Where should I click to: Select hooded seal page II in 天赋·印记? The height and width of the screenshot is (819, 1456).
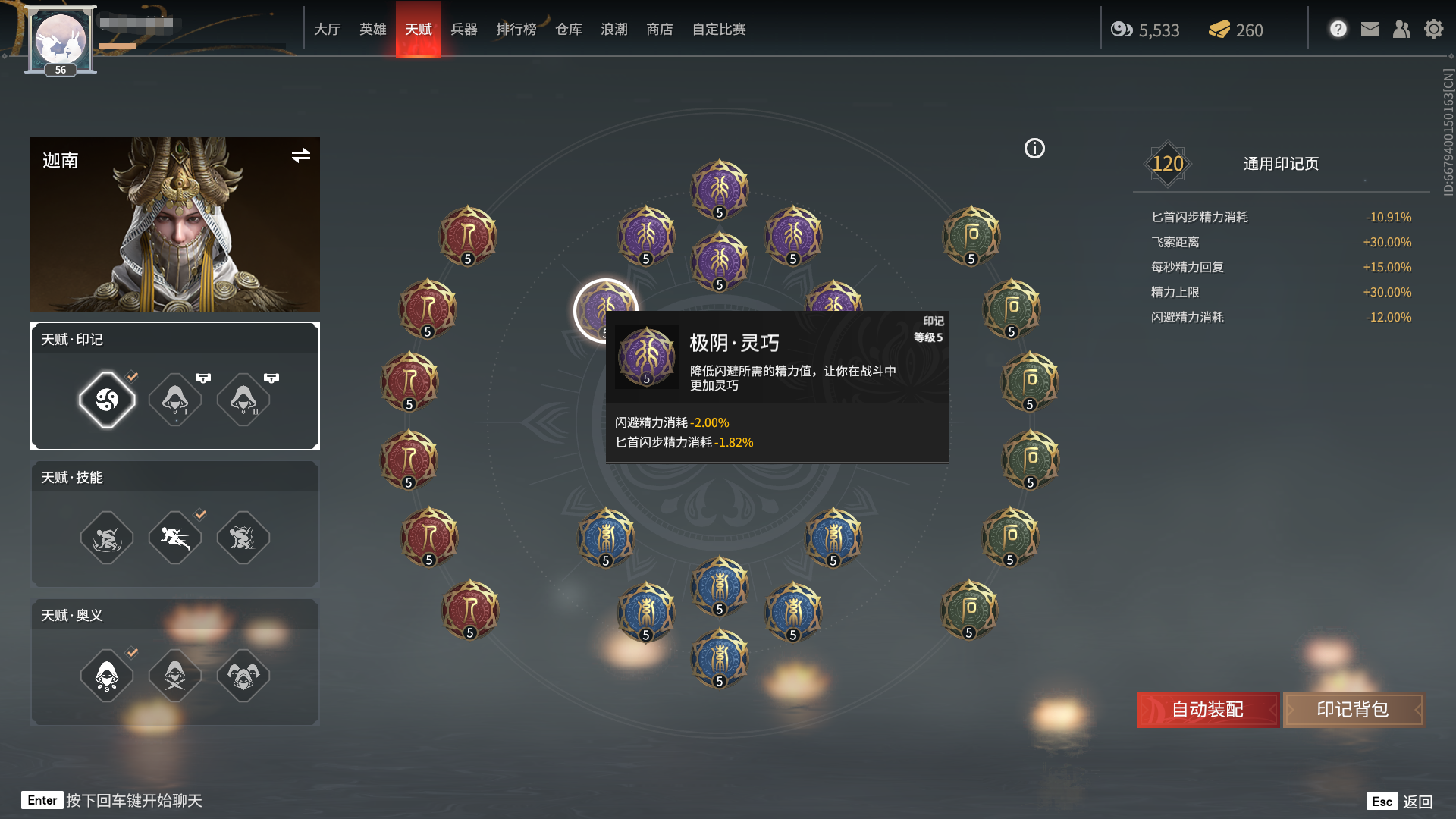click(243, 400)
